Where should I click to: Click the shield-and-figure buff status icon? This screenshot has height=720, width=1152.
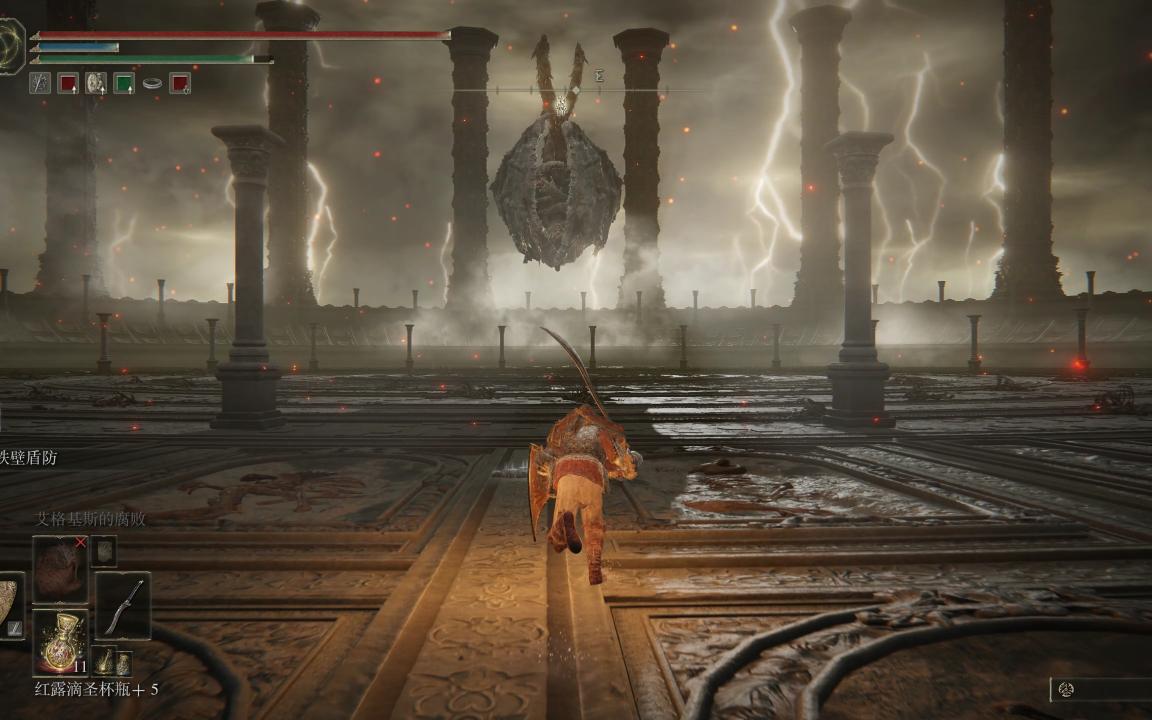click(96, 83)
